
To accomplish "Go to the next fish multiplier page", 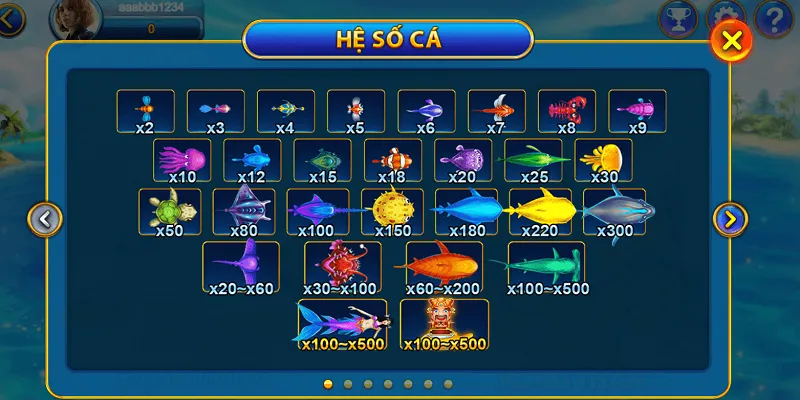I will [x=730, y=218].
